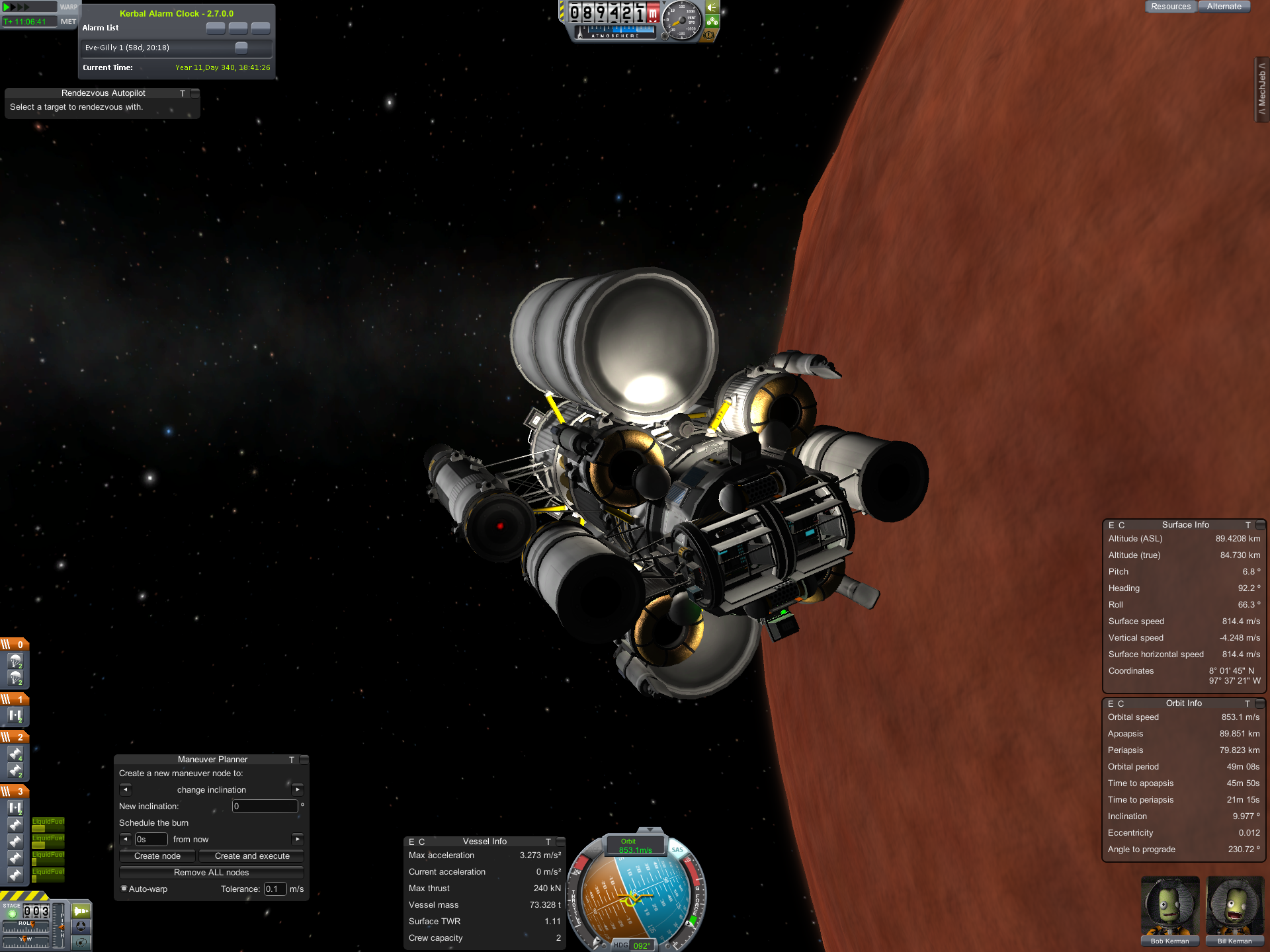The width and height of the screenshot is (1270, 952).
Task: Click the Create node button
Action: [x=157, y=856]
